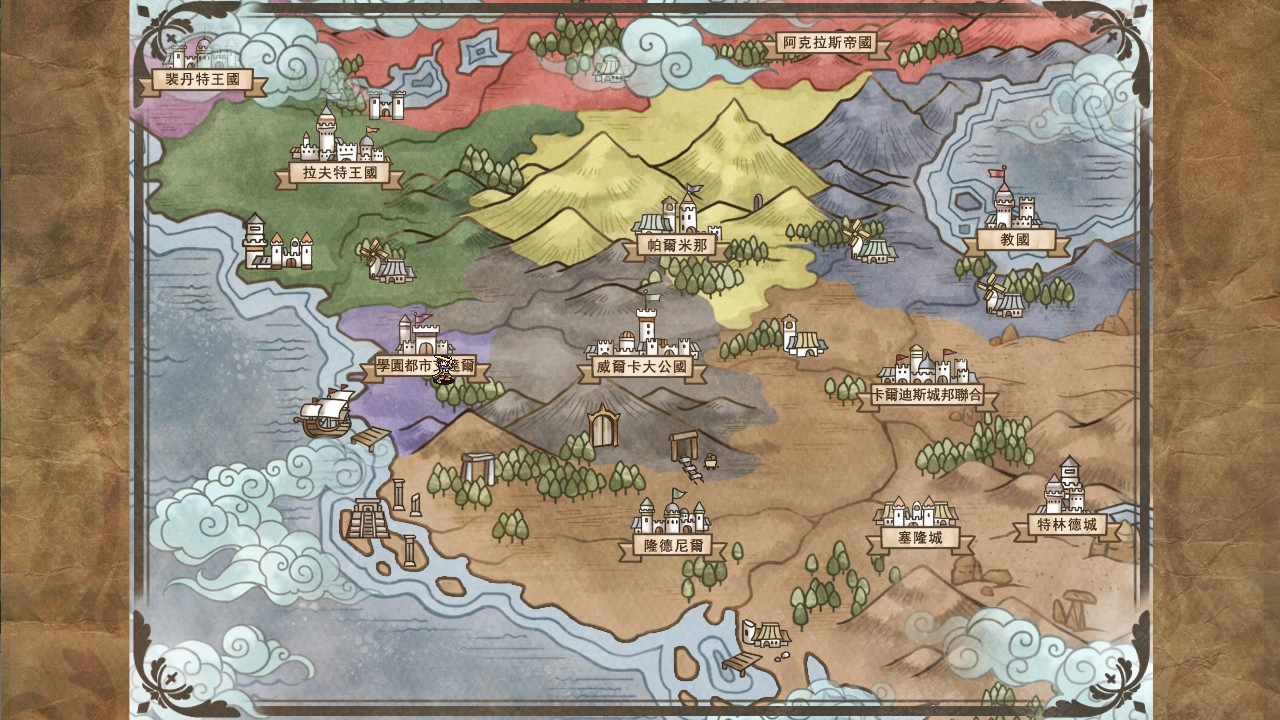Travel to 拉夫特王國
Screen dimensions: 1280x720
339,174
